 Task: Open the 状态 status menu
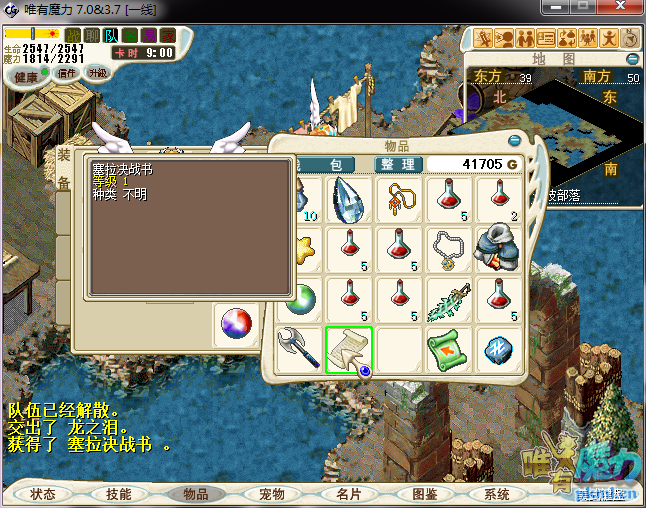pyautogui.click(x=43, y=494)
